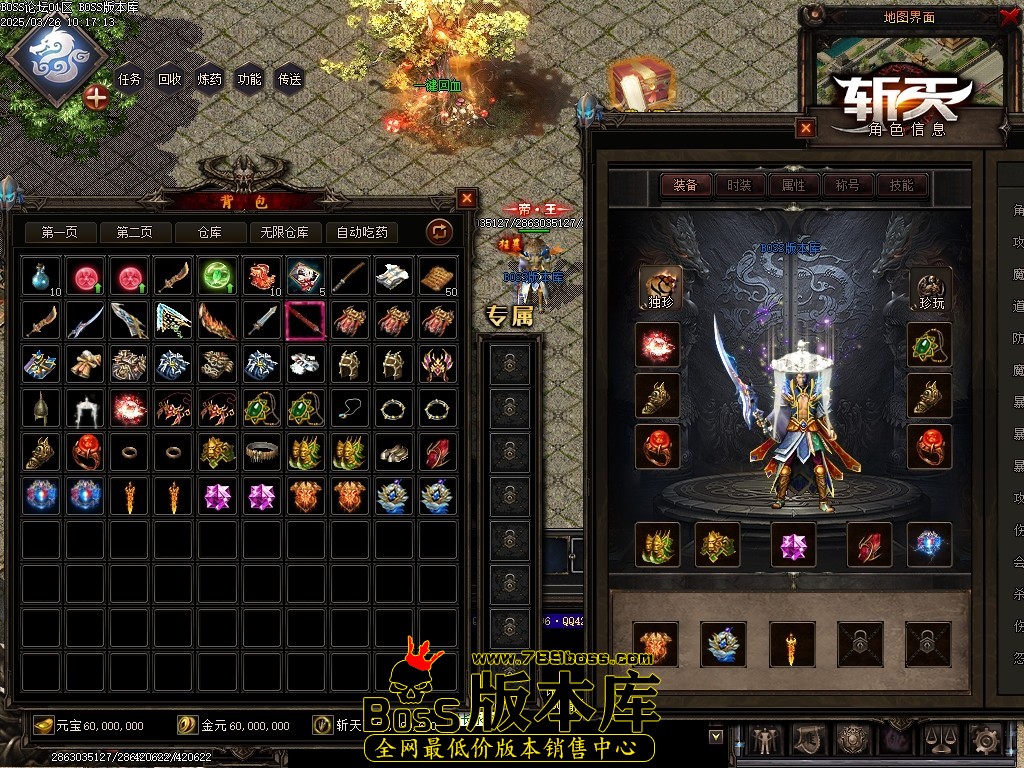
Task: Open the 仓库 warehouse tab
Action: 209,233
